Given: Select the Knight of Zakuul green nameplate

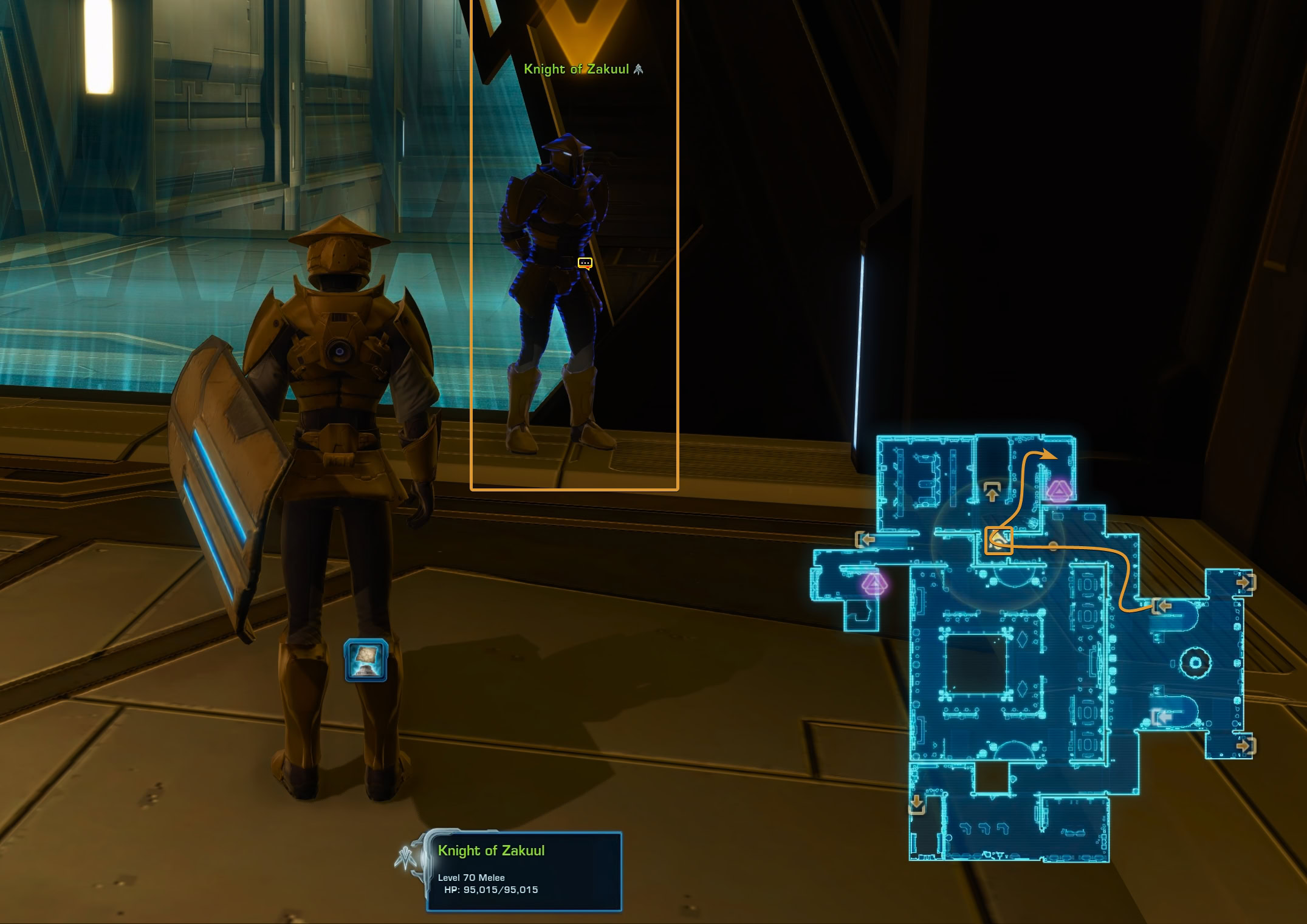Looking at the screenshot, I should point(576,69).
